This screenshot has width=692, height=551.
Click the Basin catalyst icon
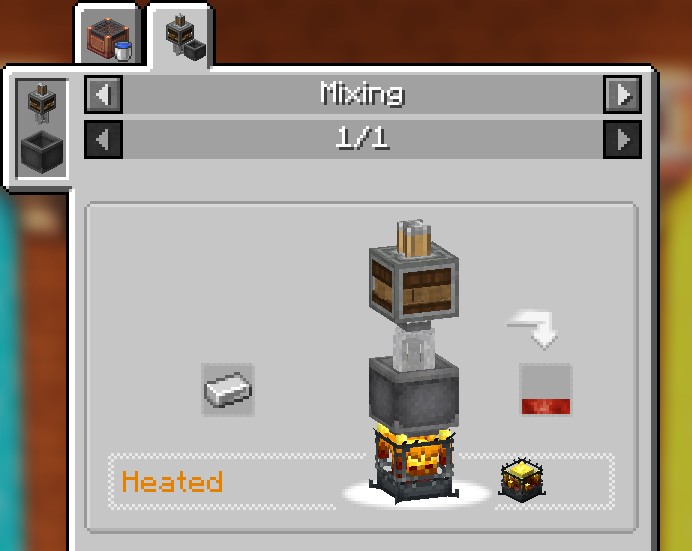pyautogui.click(x=40, y=152)
